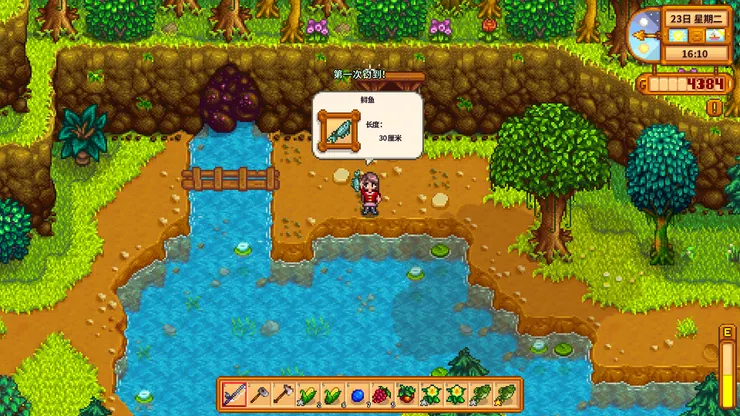The image size is (740, 416).
Task: Choose the blueberry hotbar slot
Action: pos(357,394)
